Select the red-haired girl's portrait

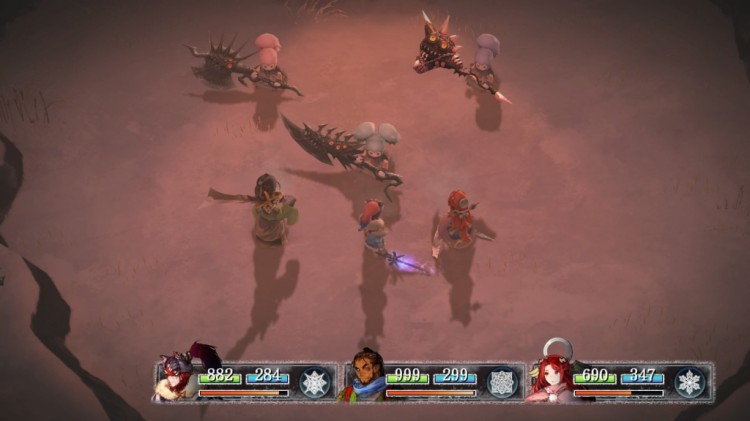tap(552, 378)
